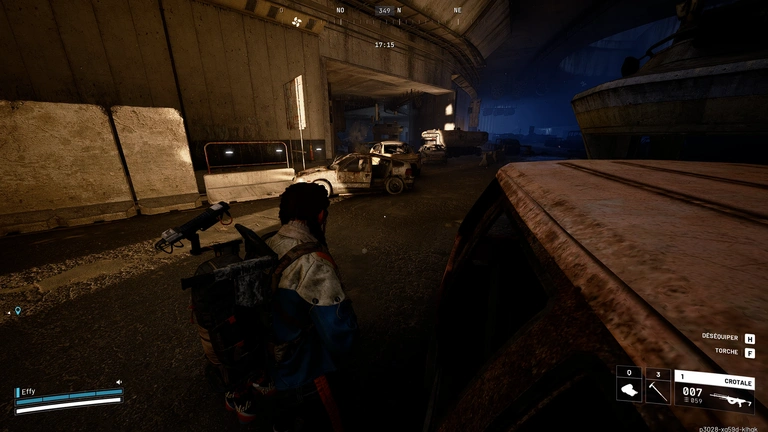The width and height of the screenshot is (768, 432).
Task: Click the blue waypoint pin marker
Action: tap(17, 311)
